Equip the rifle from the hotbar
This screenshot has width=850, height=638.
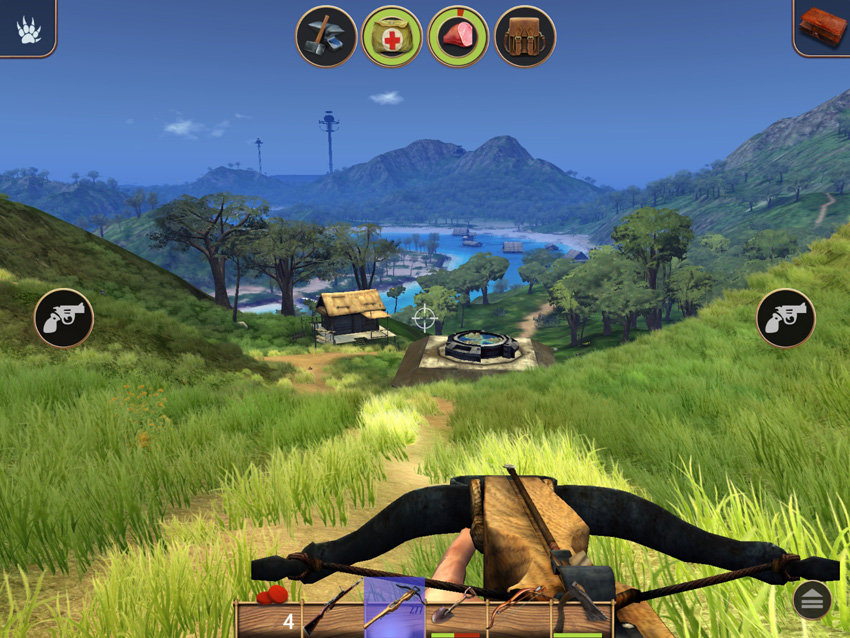(332, 608)
